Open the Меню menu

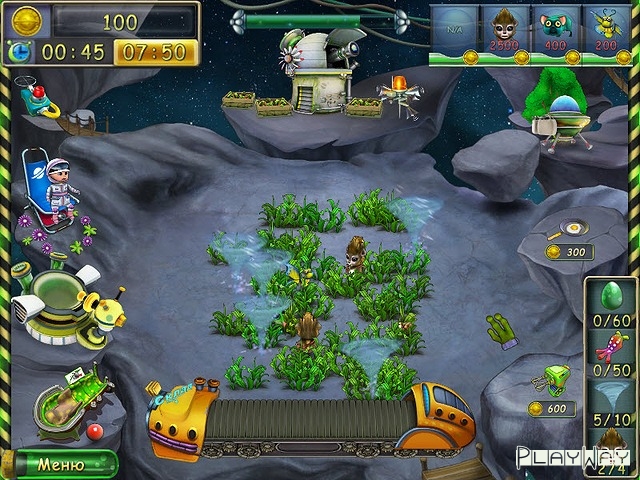pos(60,464)
